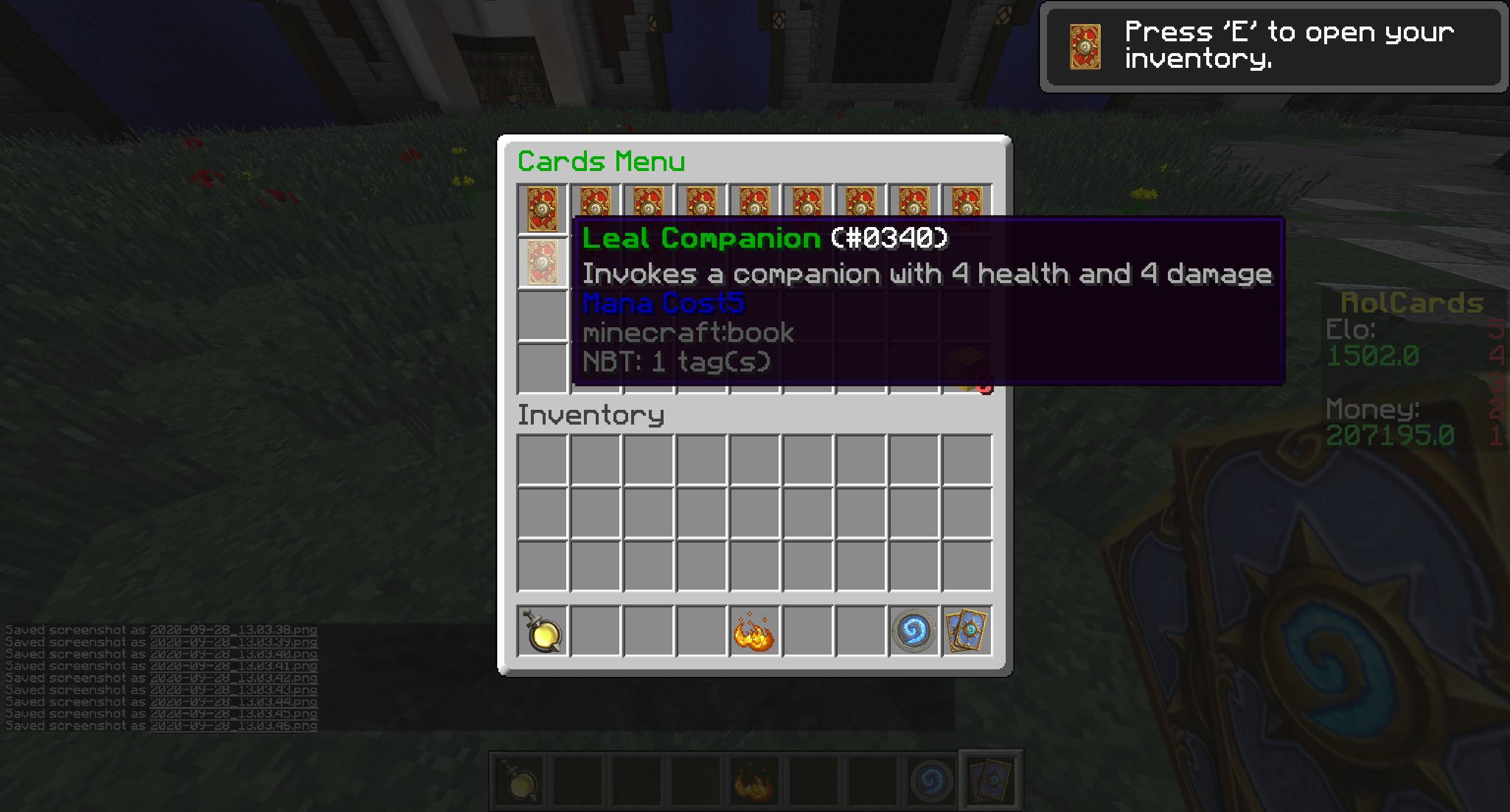Viewport: 1510px width, 812px height.
Task: Select the fire charge item
Action: pos(754,632)
